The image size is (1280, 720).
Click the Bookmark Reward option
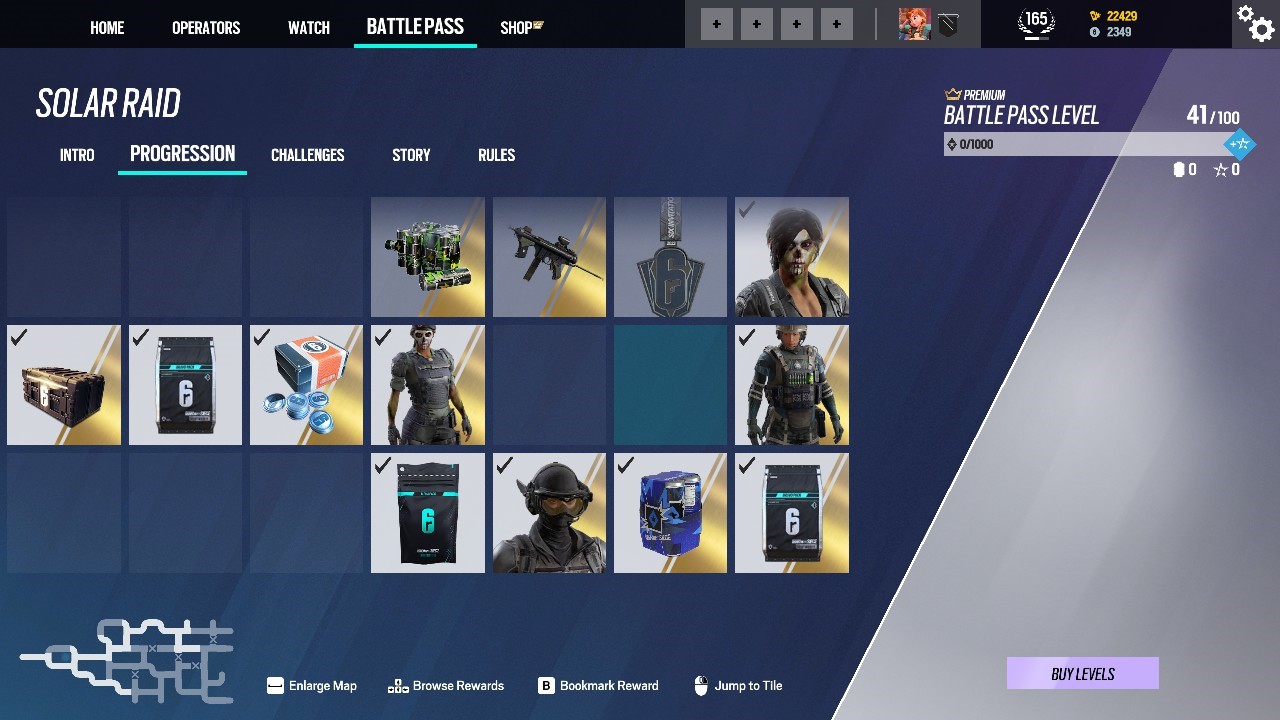pos(598,686)
